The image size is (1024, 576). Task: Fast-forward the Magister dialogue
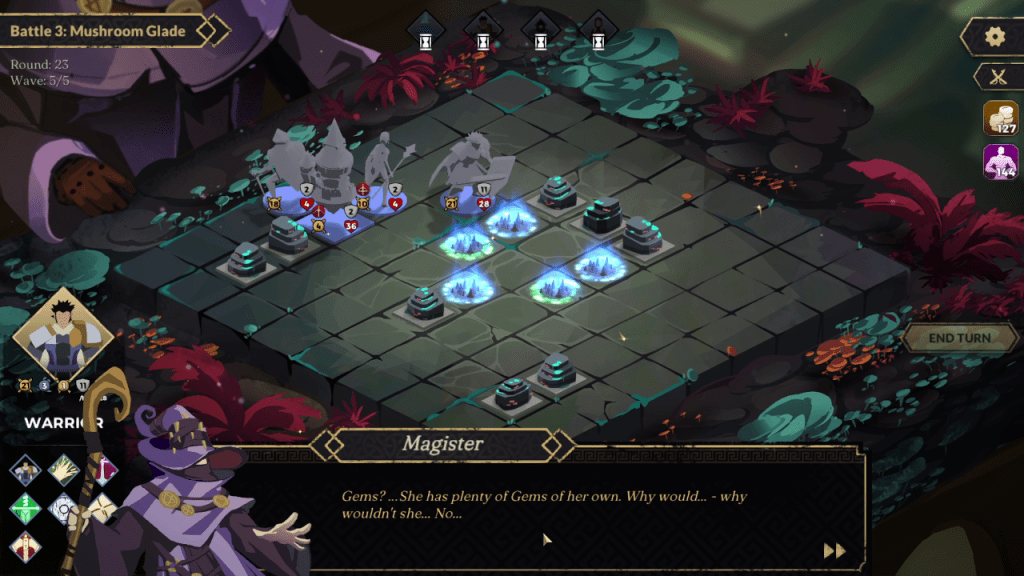pos(834,551)
